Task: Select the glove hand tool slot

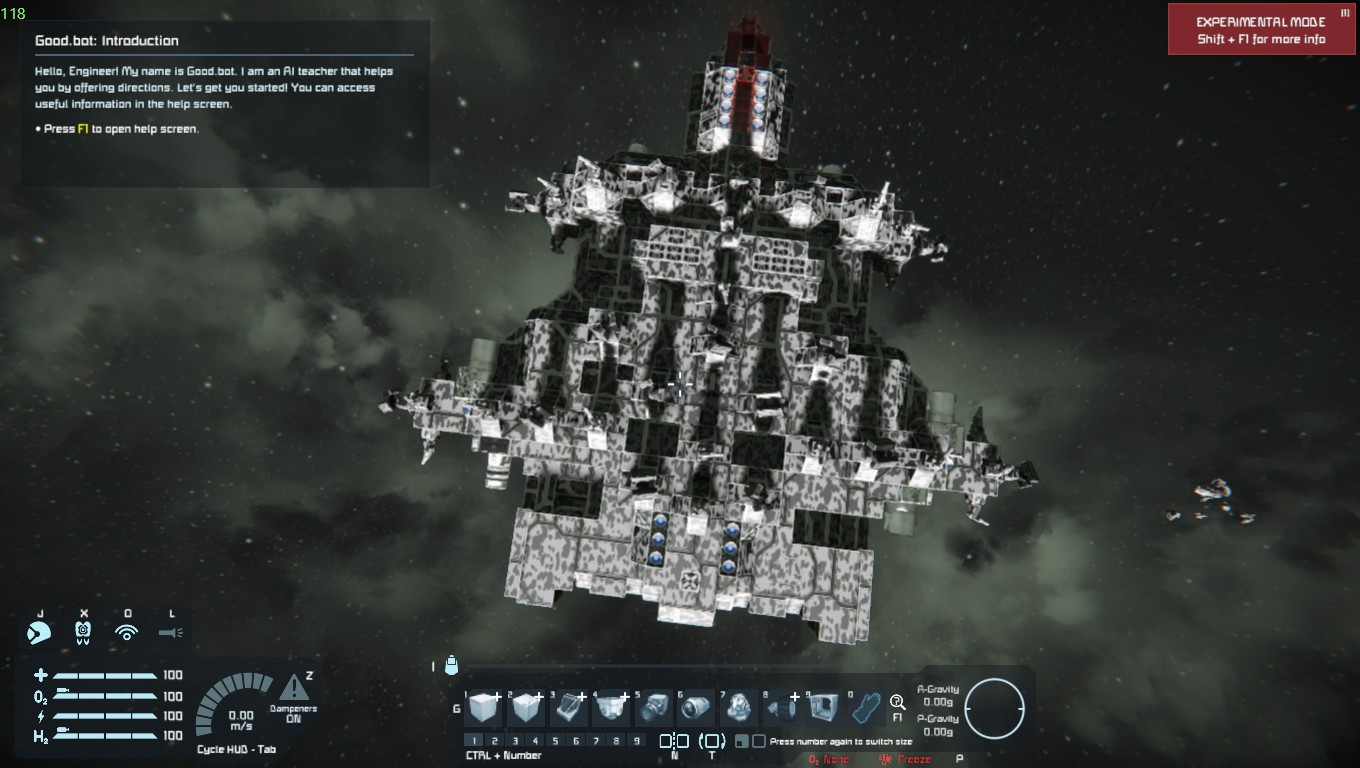Action: coord(867,708)
